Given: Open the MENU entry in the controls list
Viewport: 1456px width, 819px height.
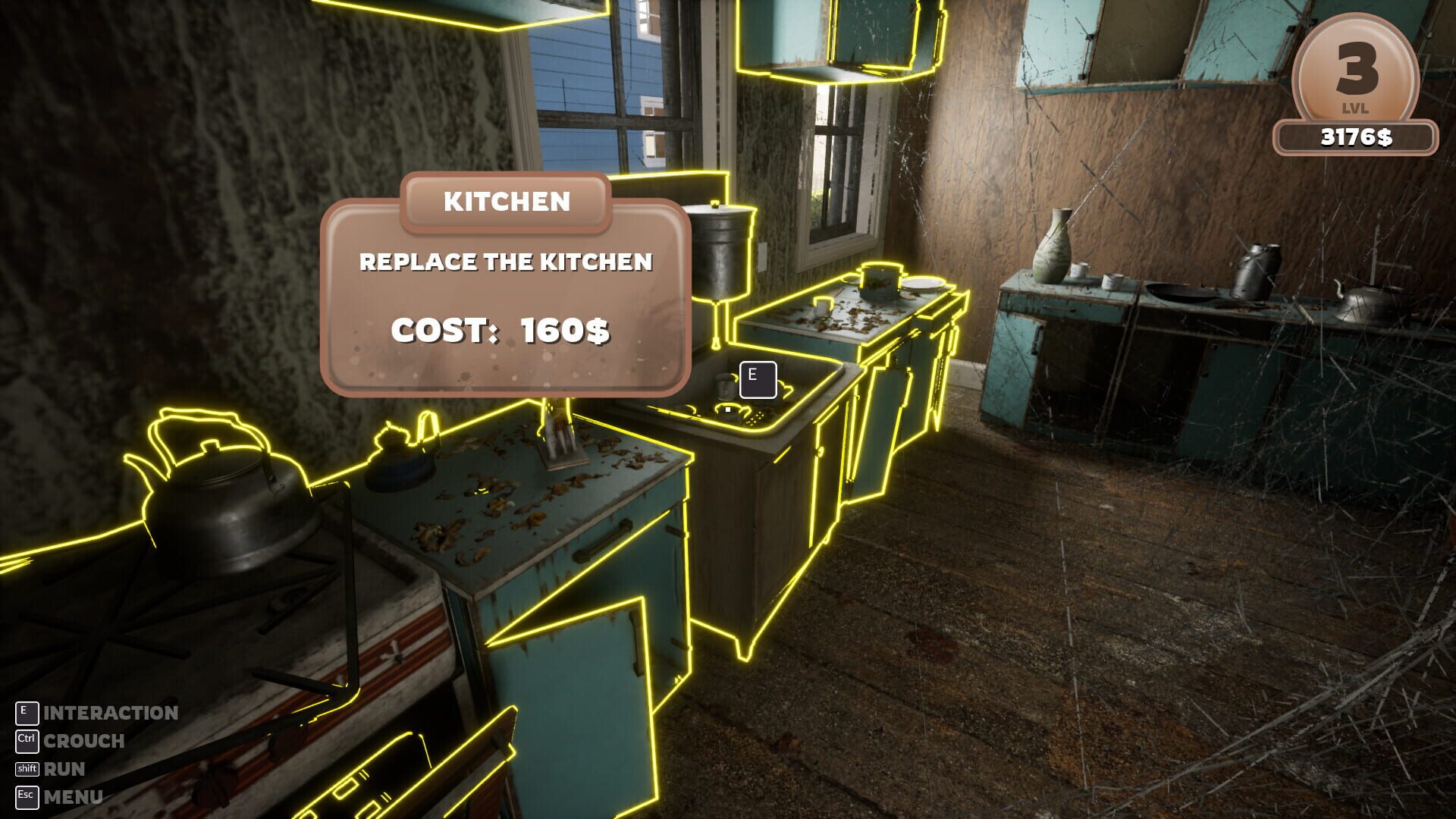Looking at the screenshot, I should (74, 798).
